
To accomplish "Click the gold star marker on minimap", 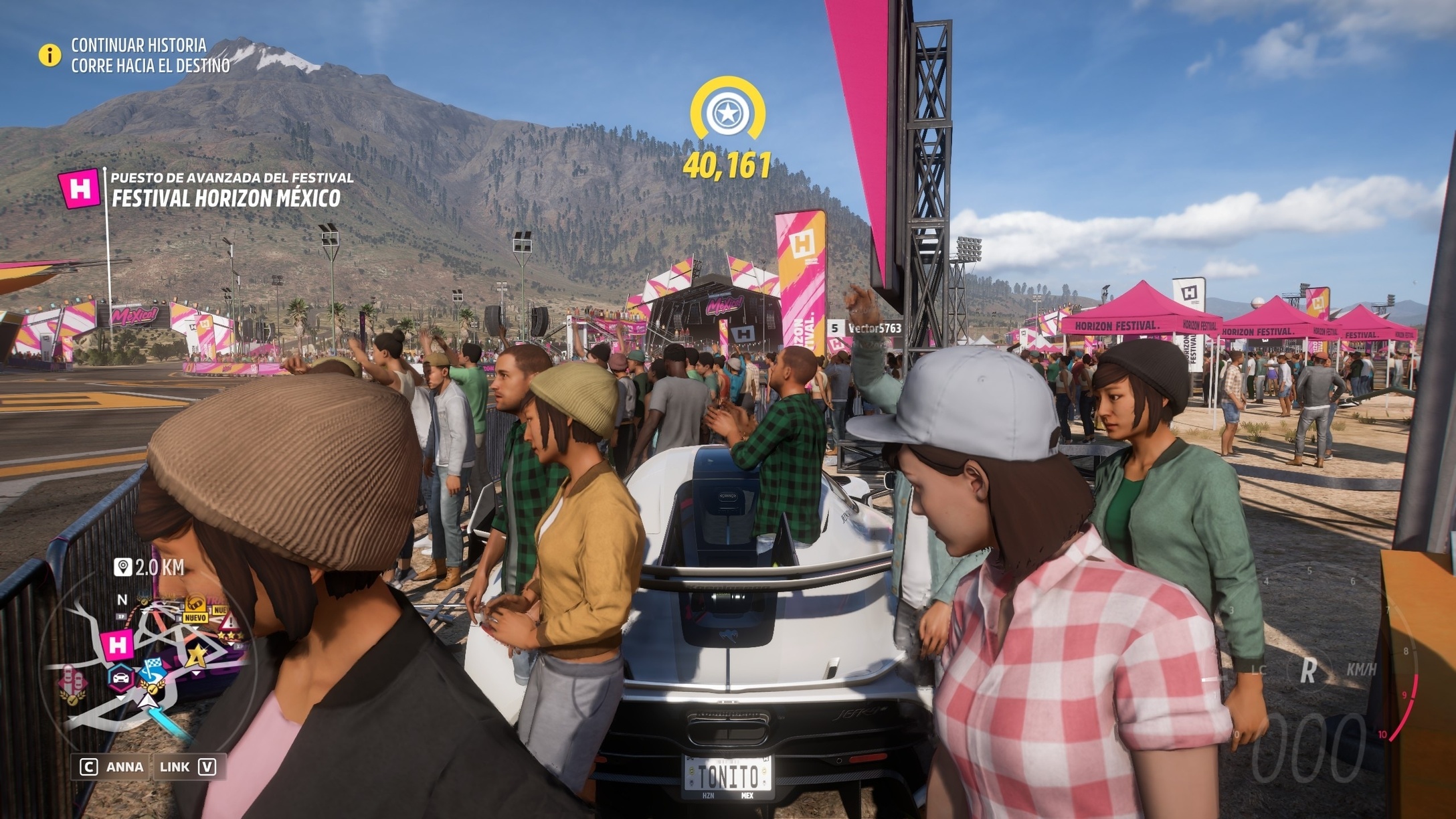I will coord(197,656).
